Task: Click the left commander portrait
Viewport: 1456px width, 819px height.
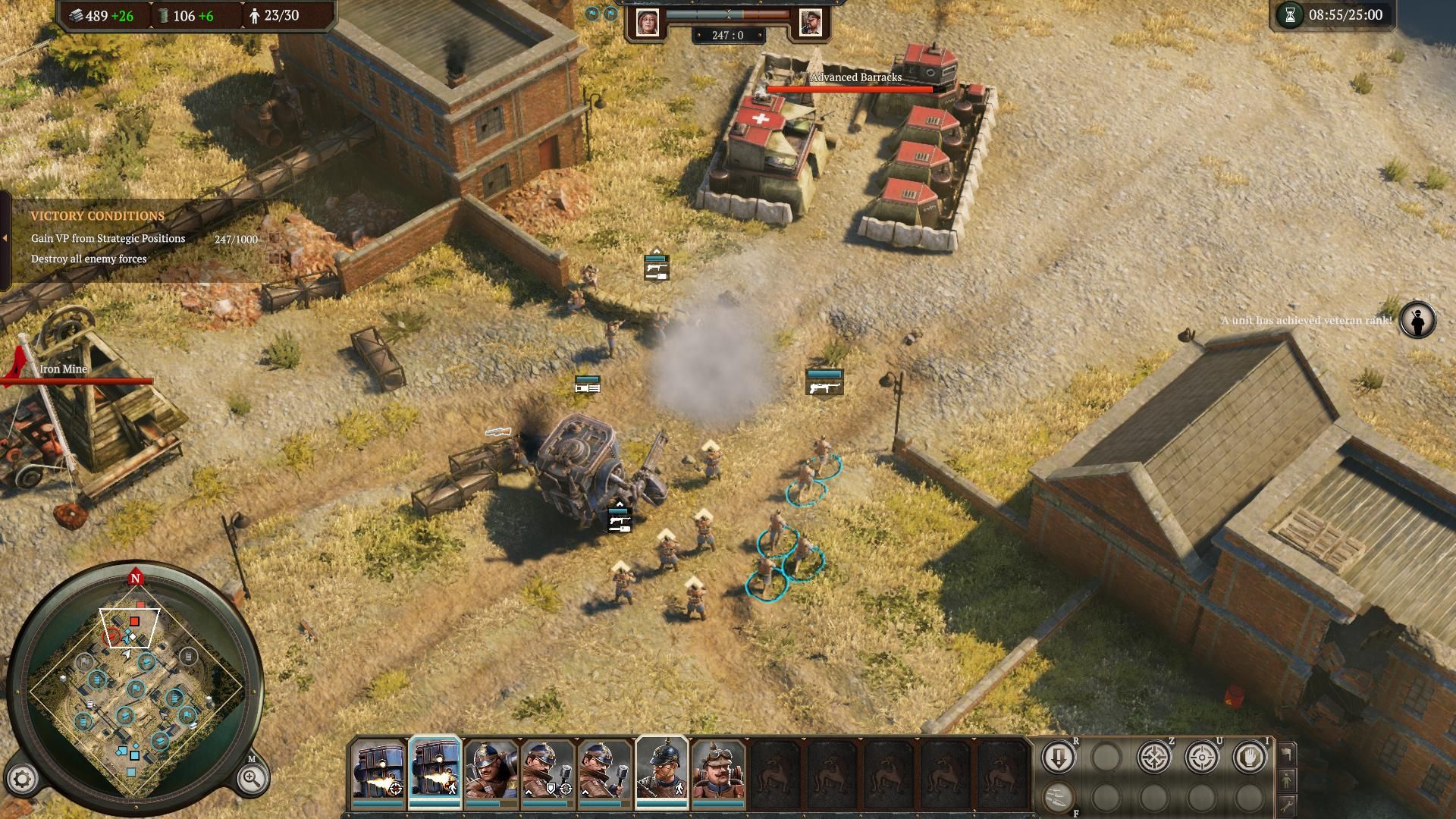Action: pos(648,22)
